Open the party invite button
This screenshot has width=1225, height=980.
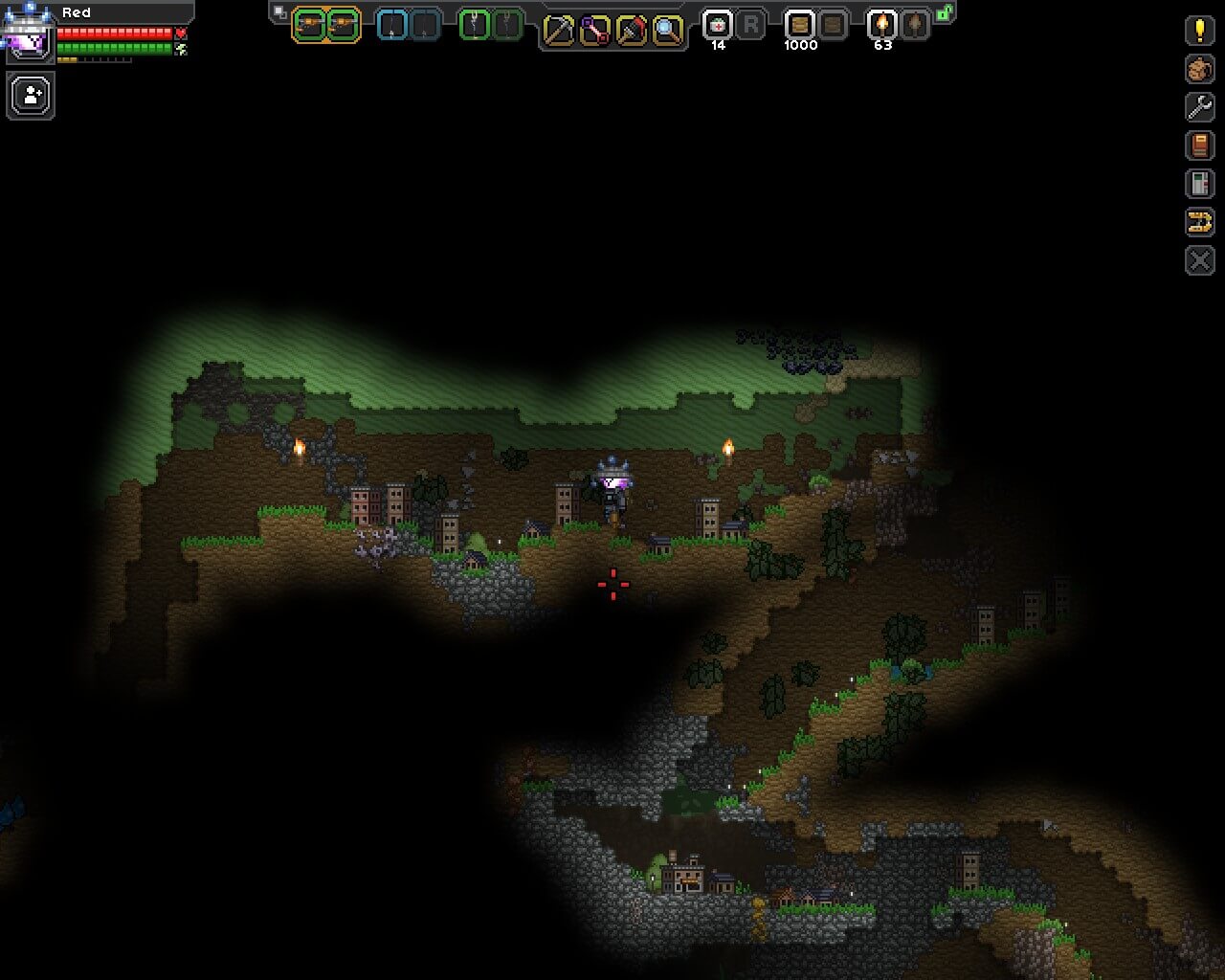(31, 96)
